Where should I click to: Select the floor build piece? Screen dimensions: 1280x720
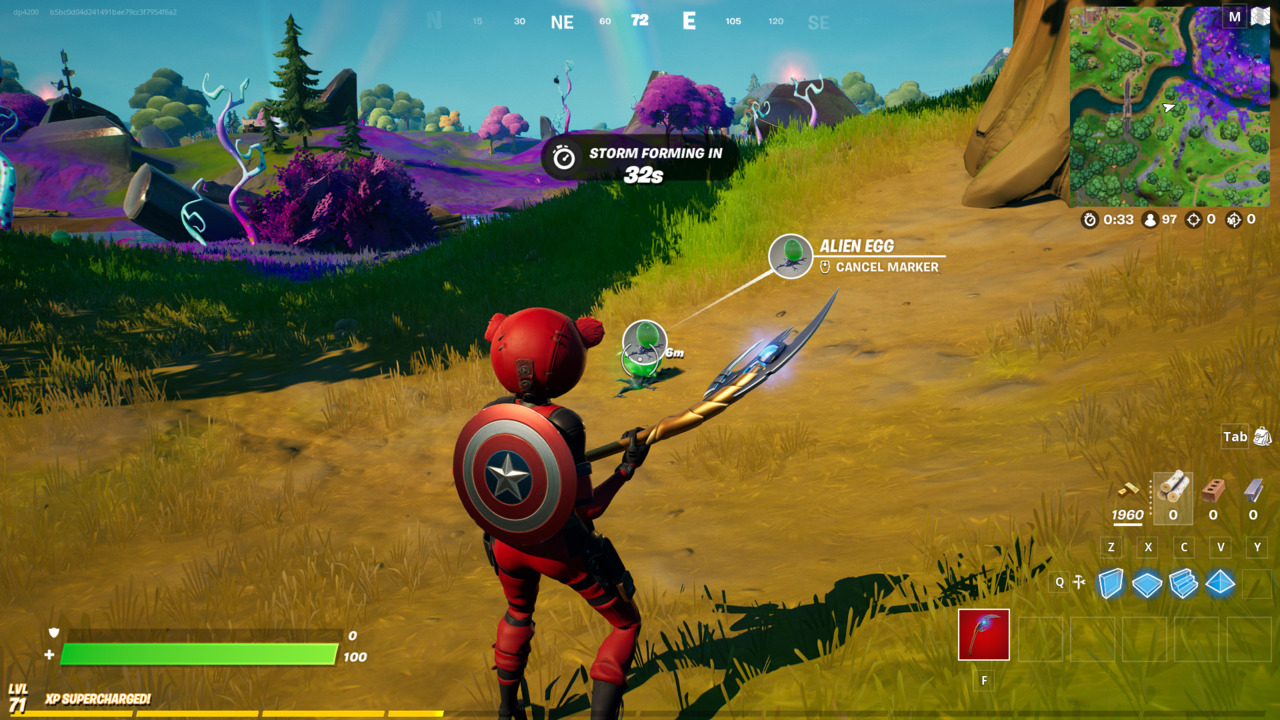[1147, 582]
